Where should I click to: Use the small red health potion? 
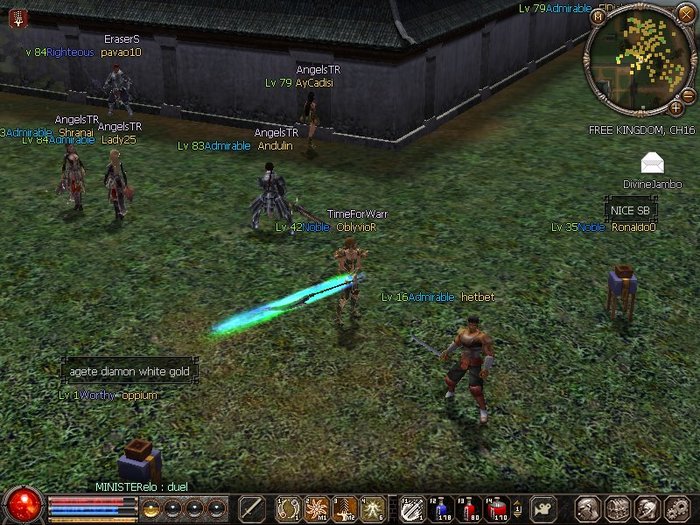[468, 509]
